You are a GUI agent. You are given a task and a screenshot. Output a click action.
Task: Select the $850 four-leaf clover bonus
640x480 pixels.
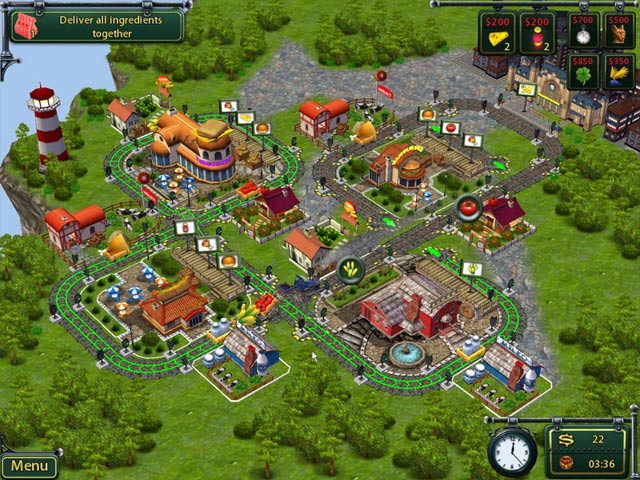581,72
